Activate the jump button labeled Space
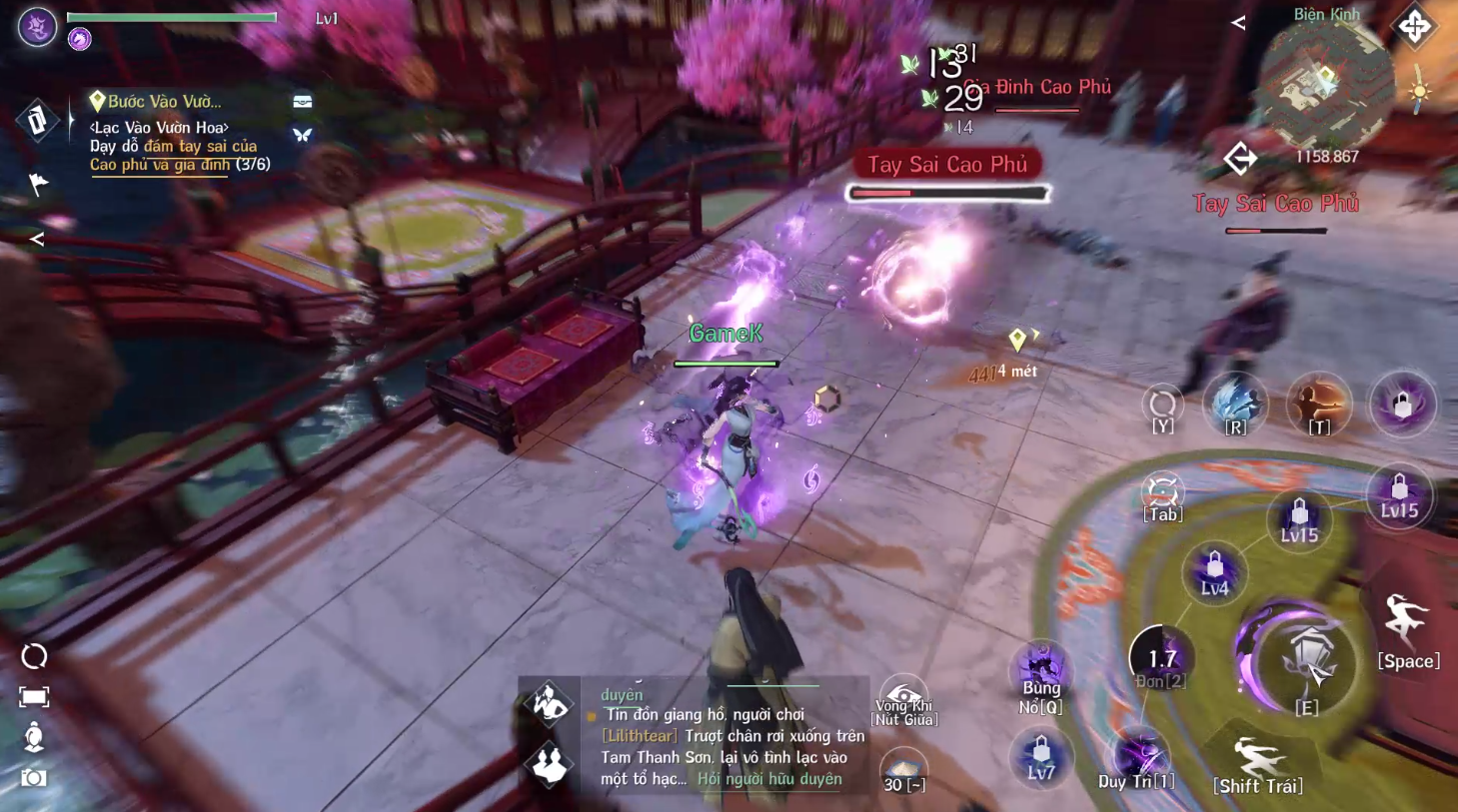This screenshot has width=1458, height=812. click(1407, 629)
